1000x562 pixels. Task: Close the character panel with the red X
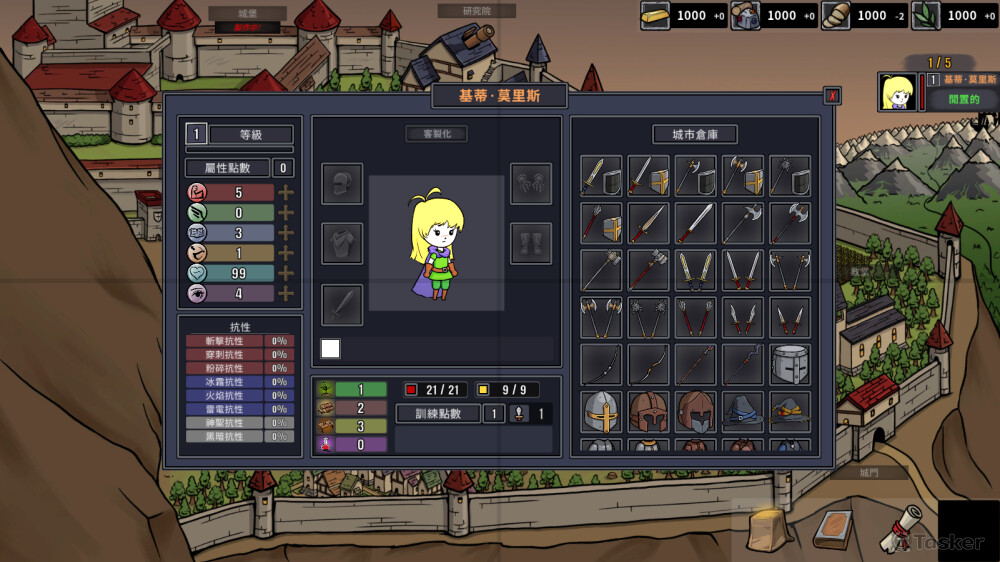(832, 96)
